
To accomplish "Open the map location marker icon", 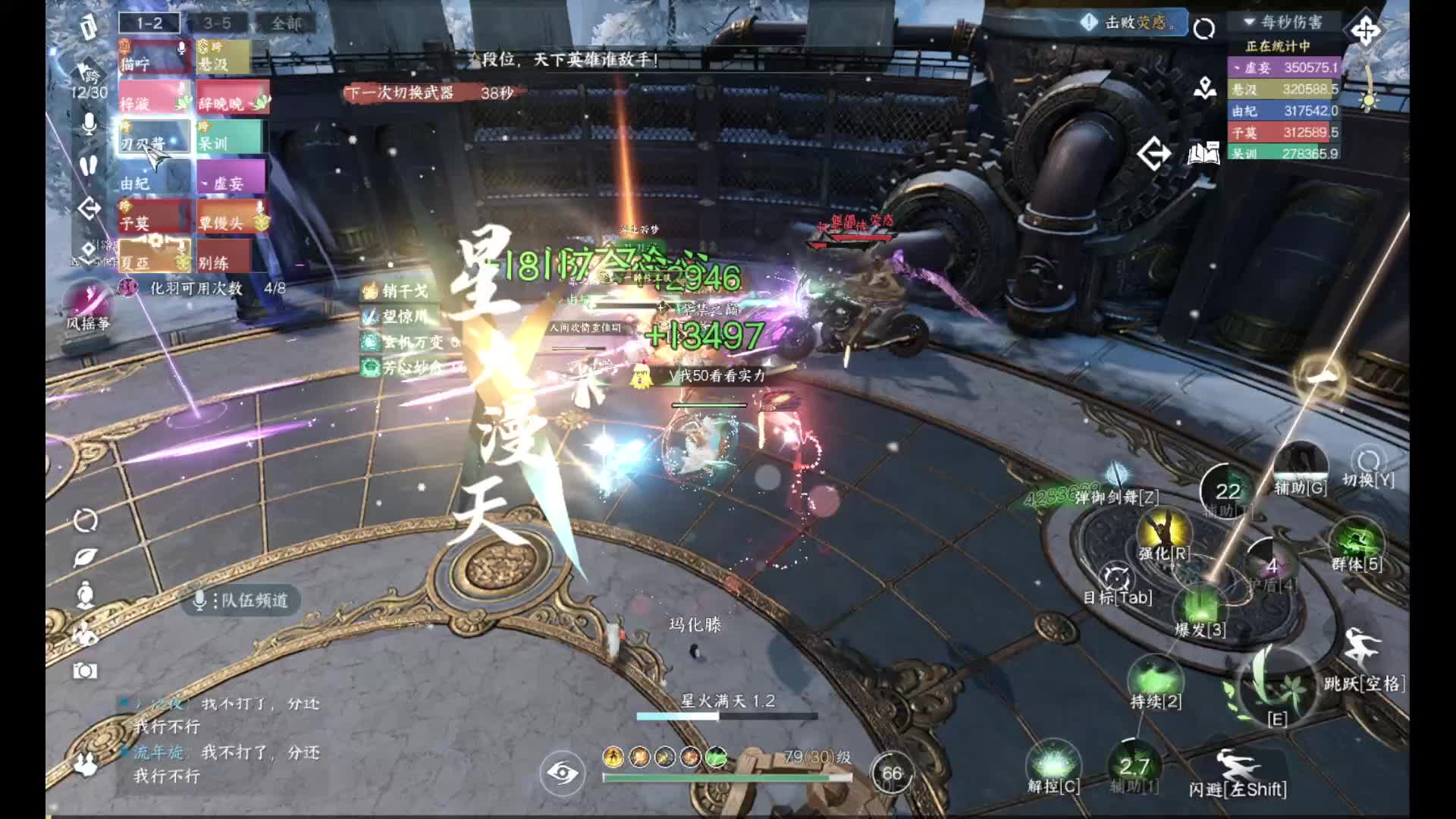I will [x=1204, y=89].
